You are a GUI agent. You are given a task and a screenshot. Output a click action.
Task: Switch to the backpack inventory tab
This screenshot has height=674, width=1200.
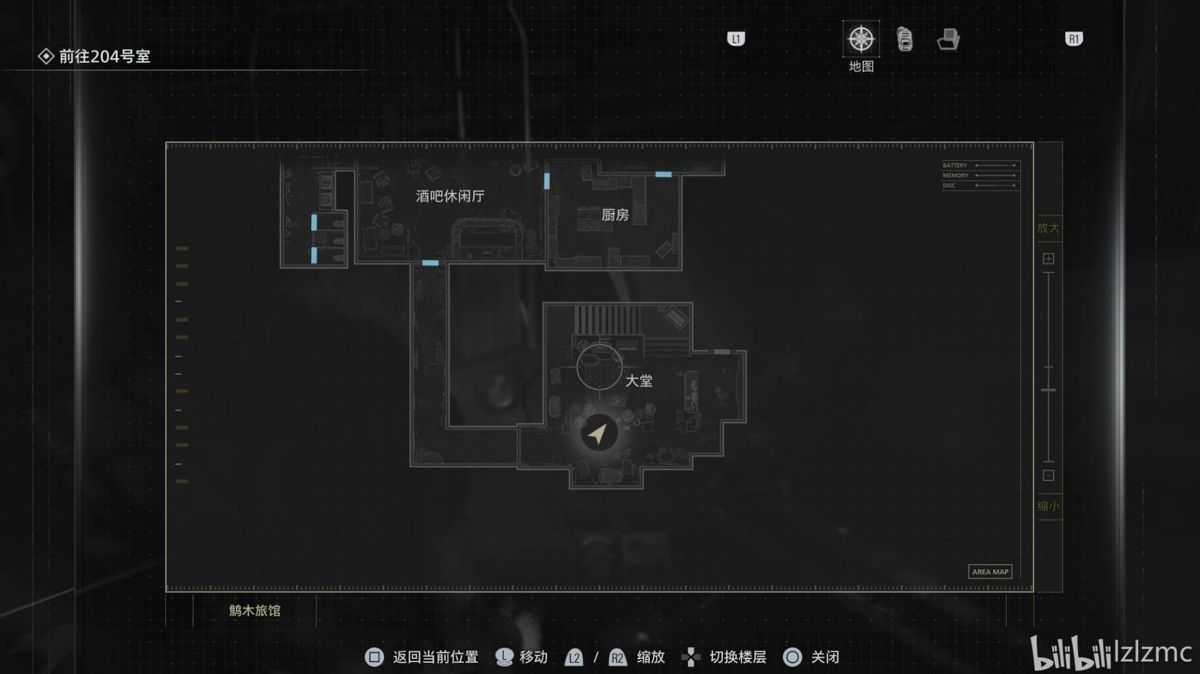click(905, 39)
